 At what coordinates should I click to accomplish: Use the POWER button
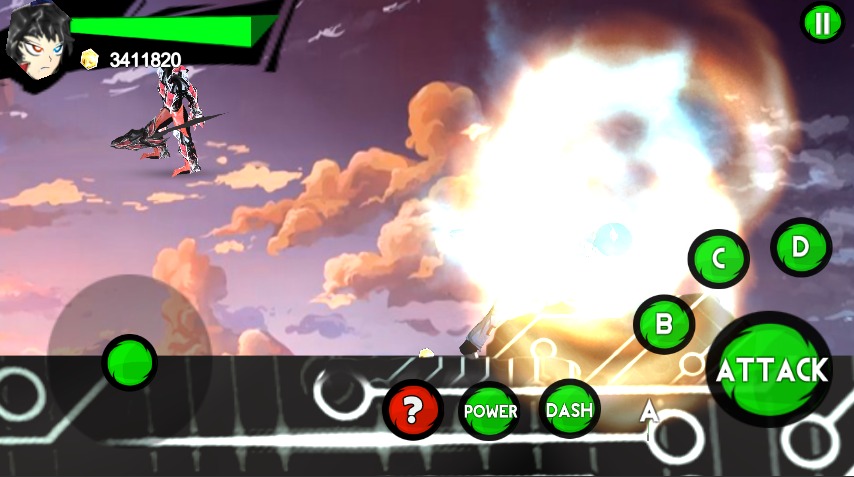pos(490,410)
